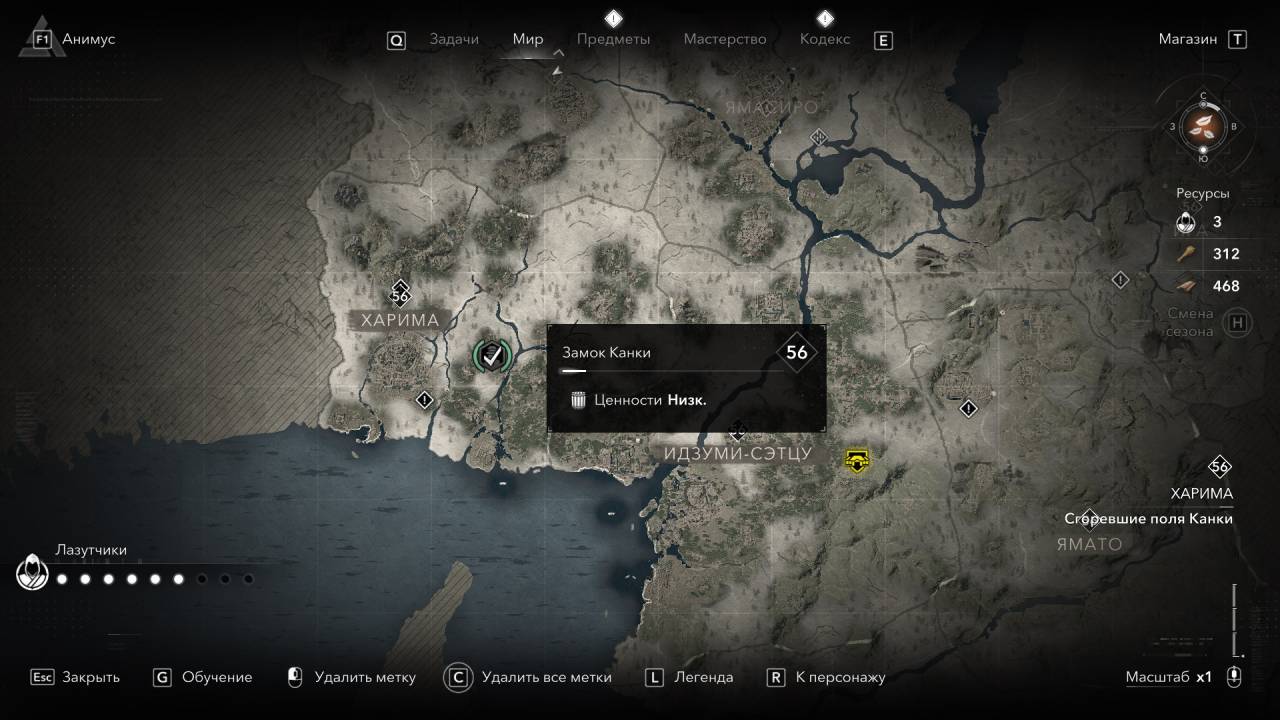Select the yellow quest marker on map
Viewport: 1280px width, 720px height.
pyautogui.click(x=857, y=459)
